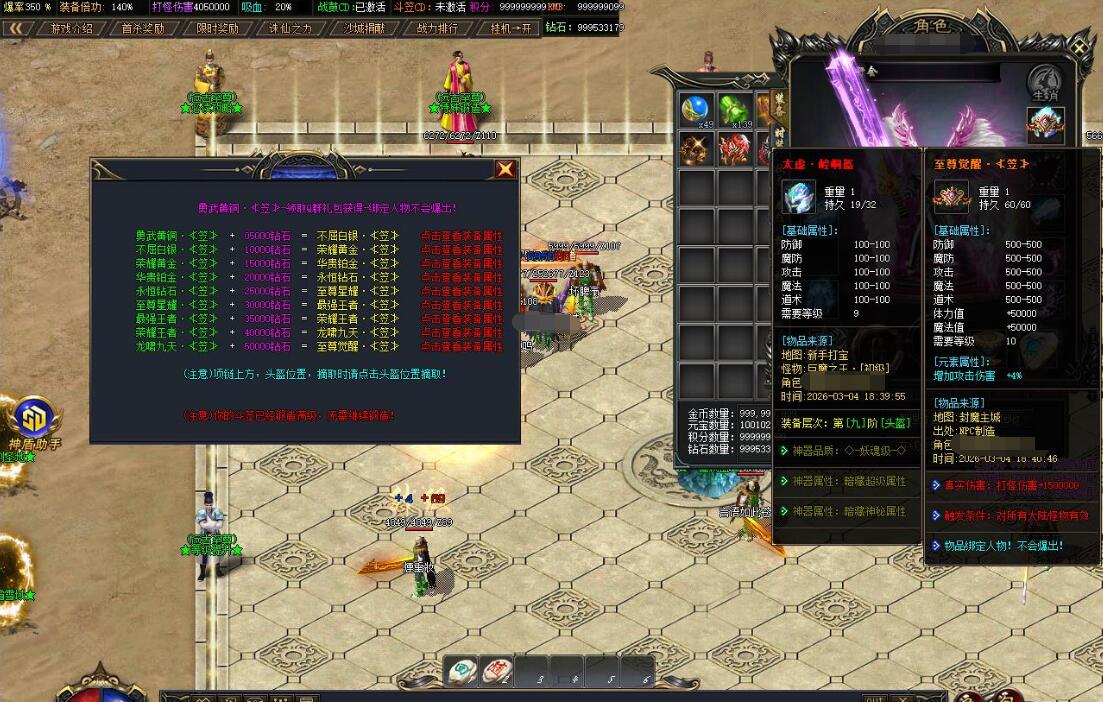The width and height of the screenshot is (1103, 702).
Task: Open the 沙城捐献 menu
Action: click(x=365, y=28)
